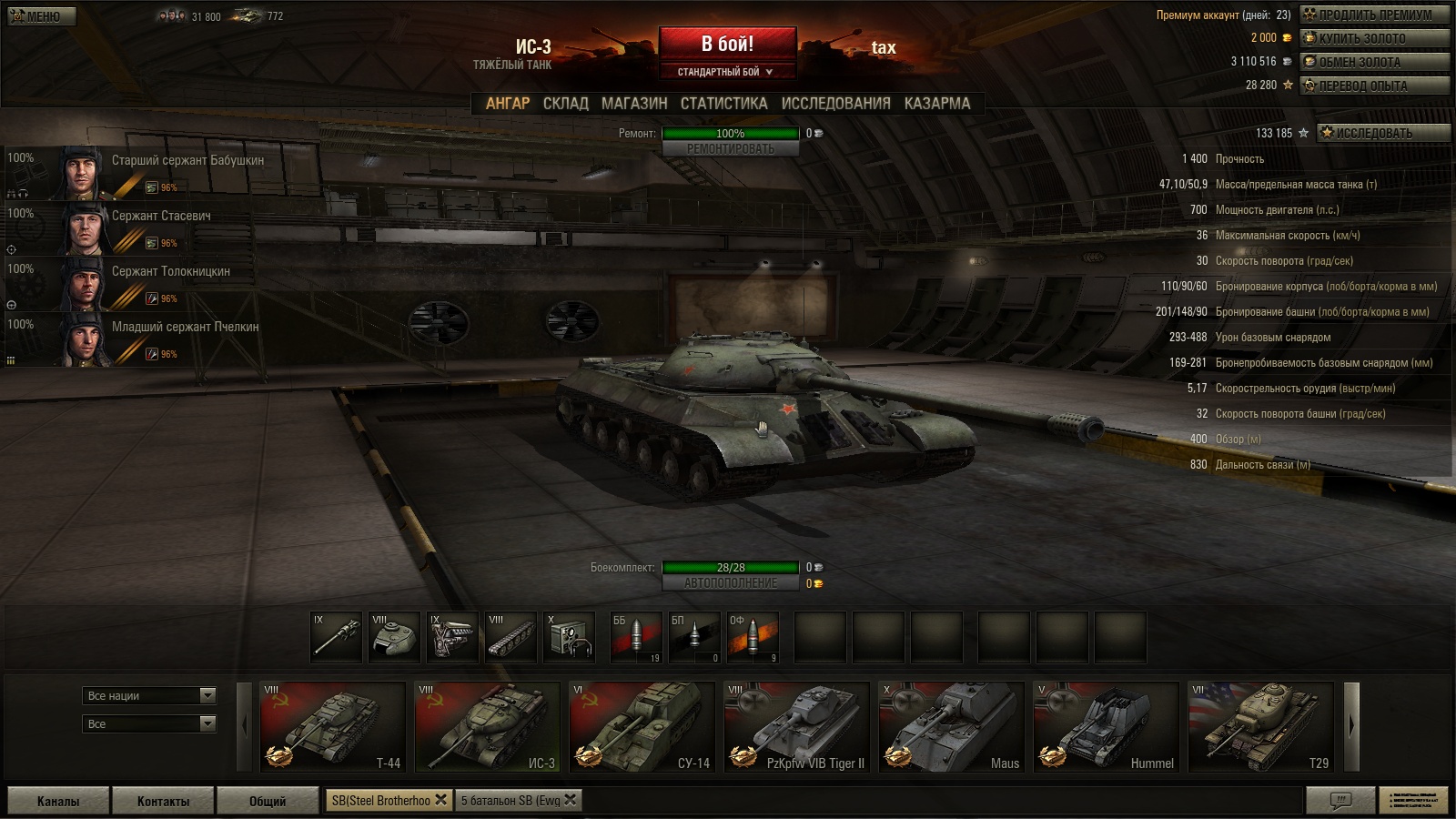Image resolution: width=1456 pixels, height=819 pixels.
Task: Click ПРОДЛИТЬ ПРЕМИУМ button
Action: (1374, 15)
